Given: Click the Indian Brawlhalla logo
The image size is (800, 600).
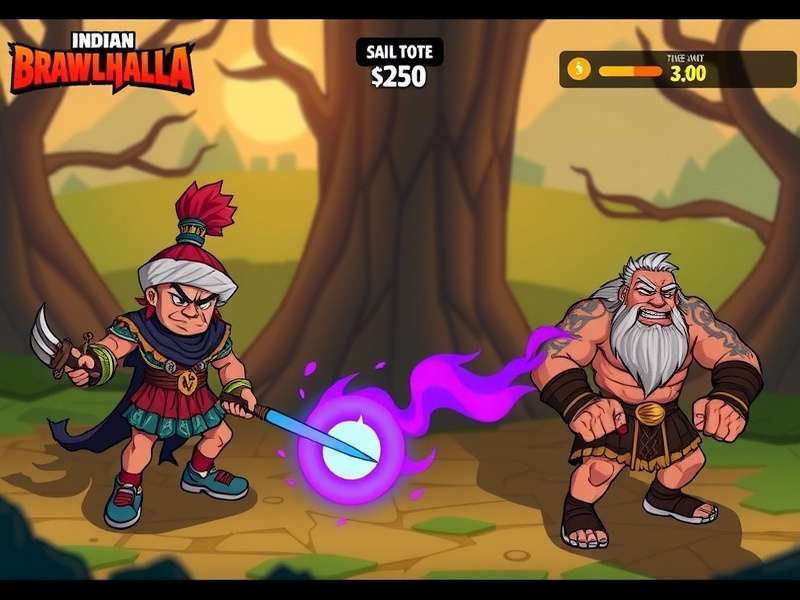Looking at the screenshot, I should pos(100,63).
